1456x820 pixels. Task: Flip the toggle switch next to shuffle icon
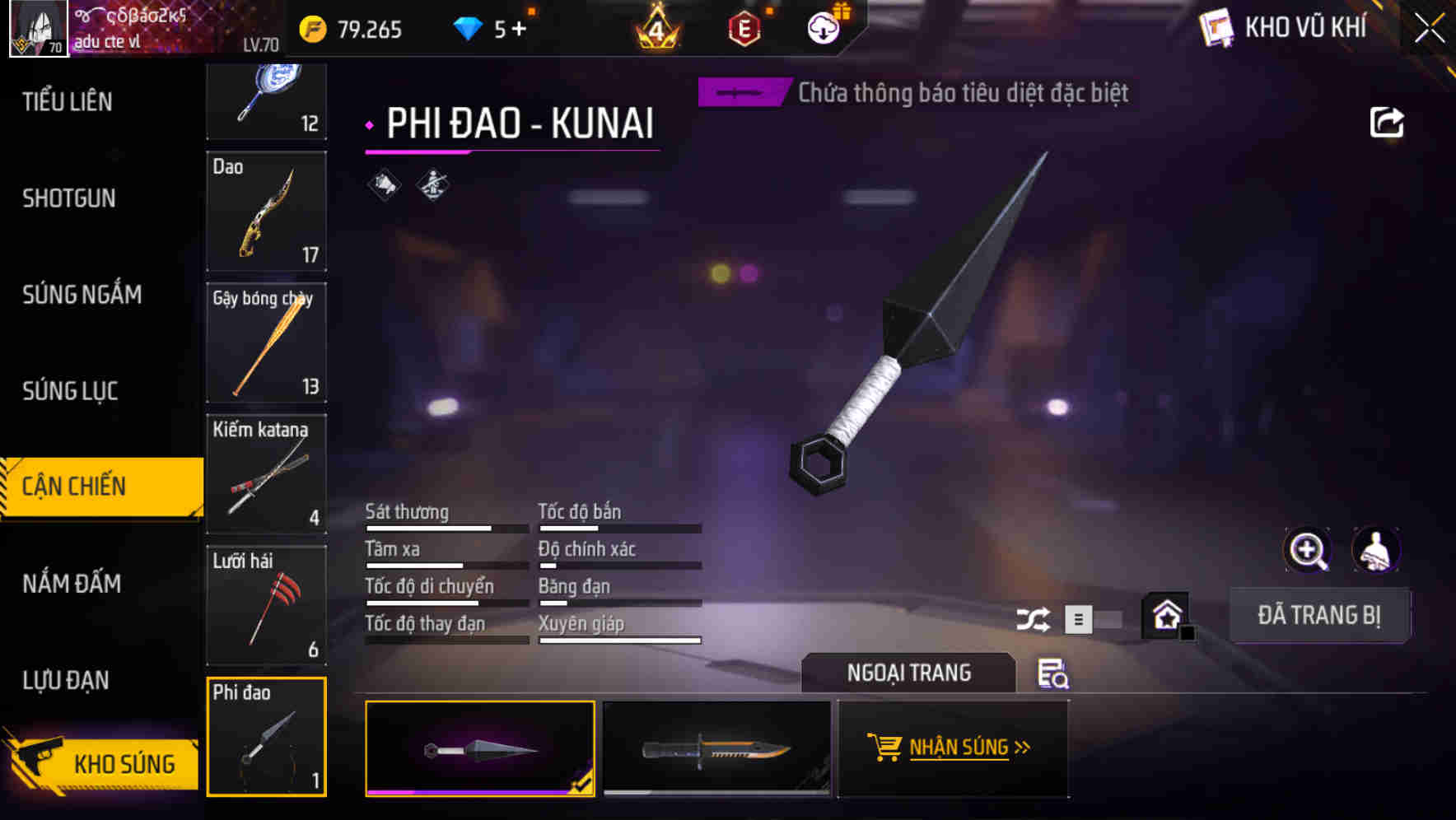[x=1095, y=618]
